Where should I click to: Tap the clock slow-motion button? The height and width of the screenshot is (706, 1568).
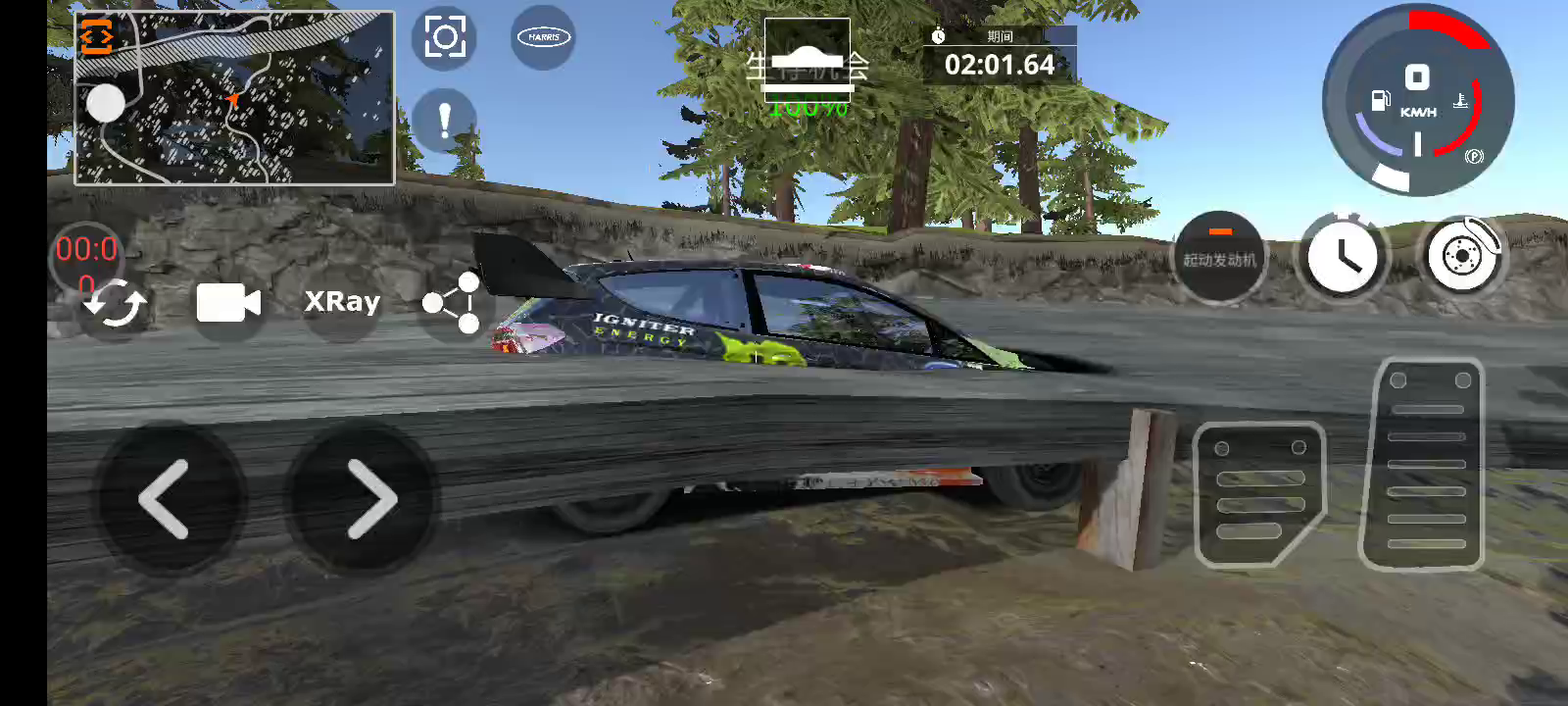1343,258
